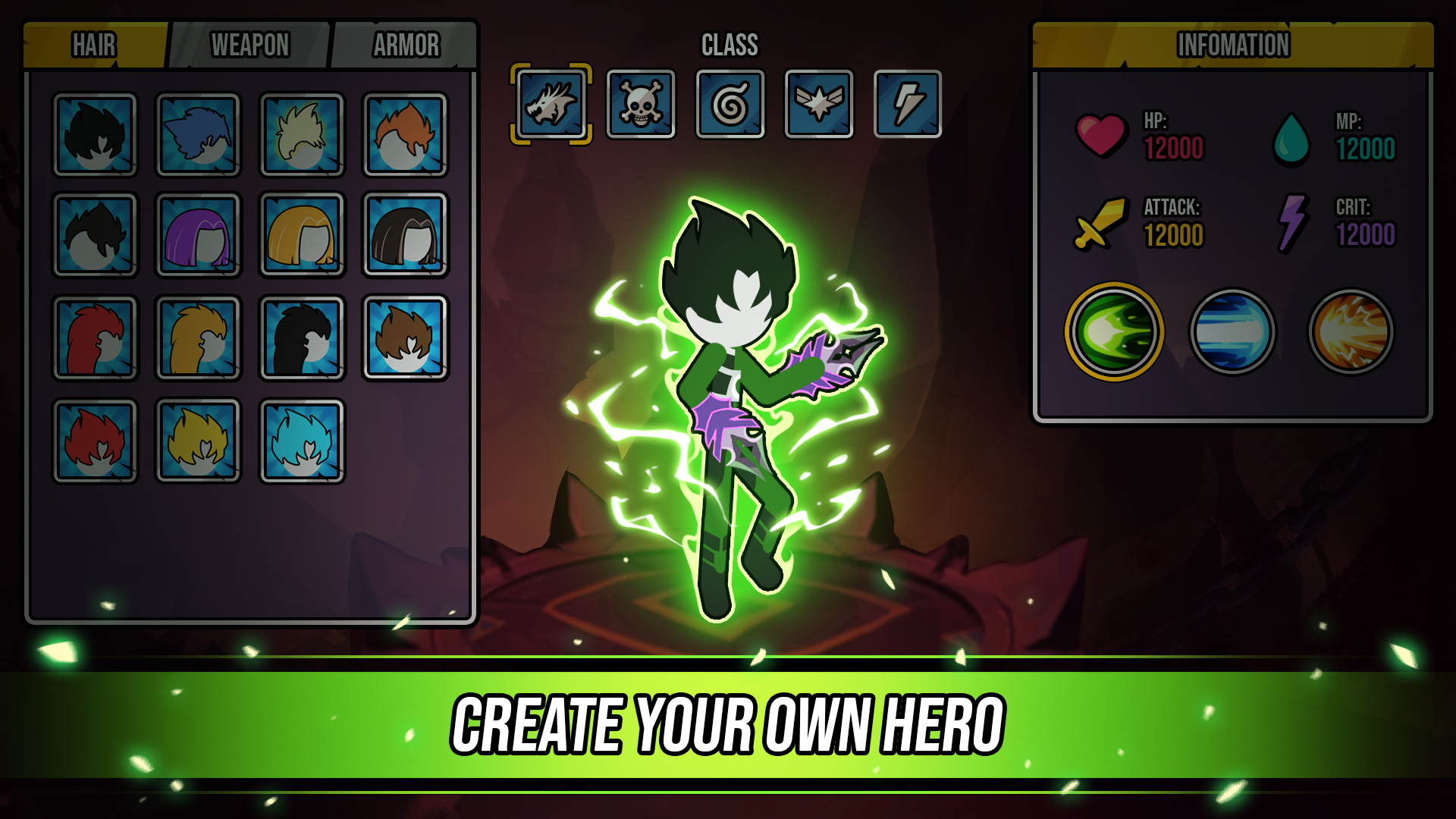Pick the swirl symbol class

(x=730, y=104)
